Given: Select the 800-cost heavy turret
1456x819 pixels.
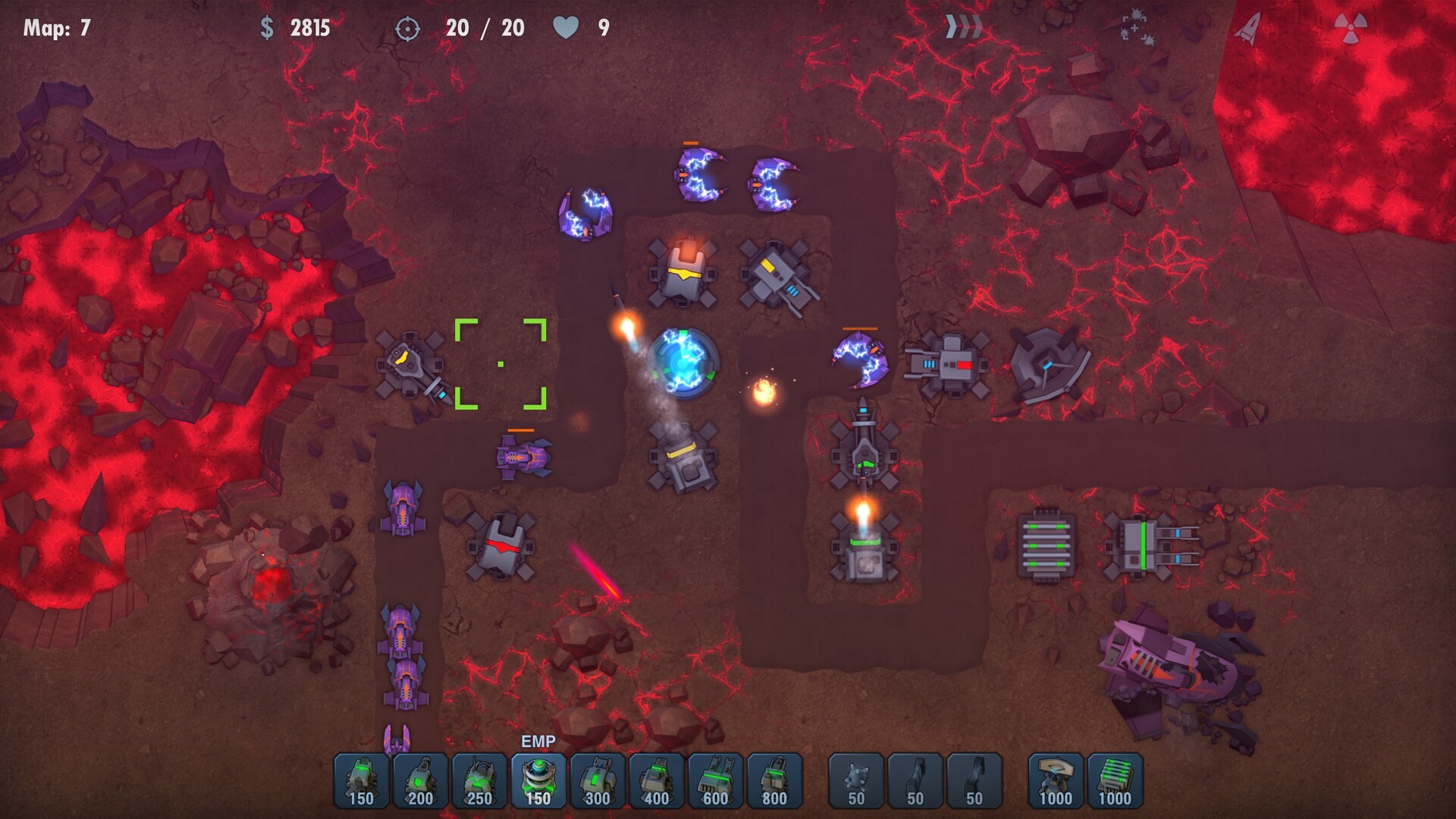Looking at the screenshot, I should click(775, 781).
